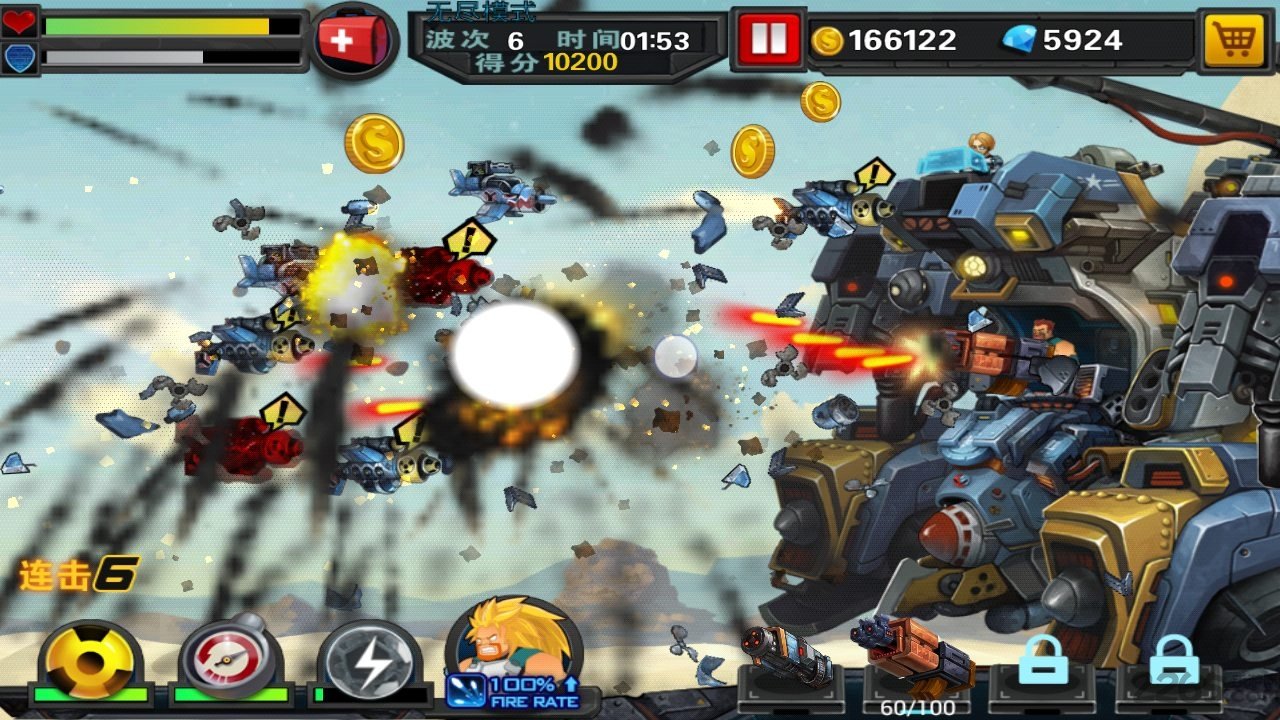
Task: Pause the game with the red button
Action: coord(768,39)
